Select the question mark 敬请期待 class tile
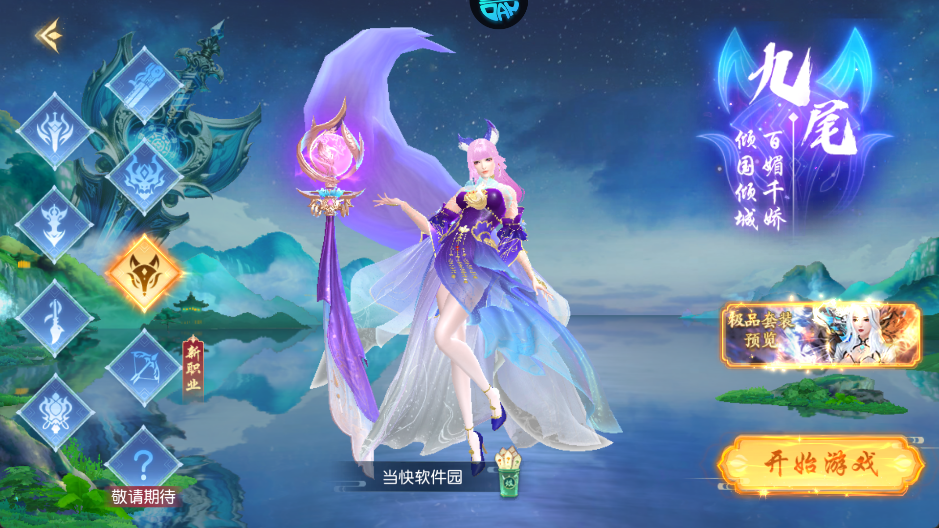This screenshot has height=528, width=939. pyautogui.click(x=144, y=463)
